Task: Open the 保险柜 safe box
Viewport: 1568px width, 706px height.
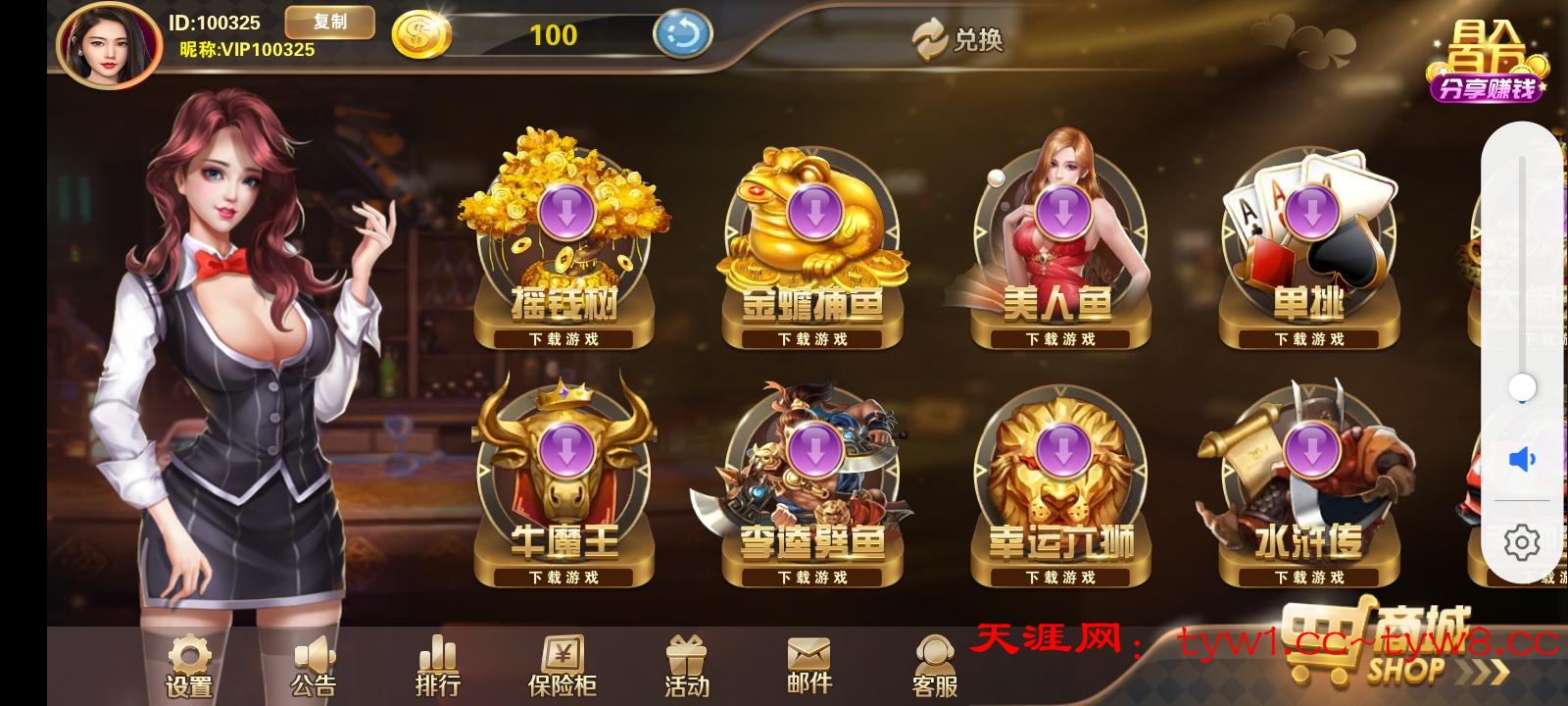Action: coord(563,667)
